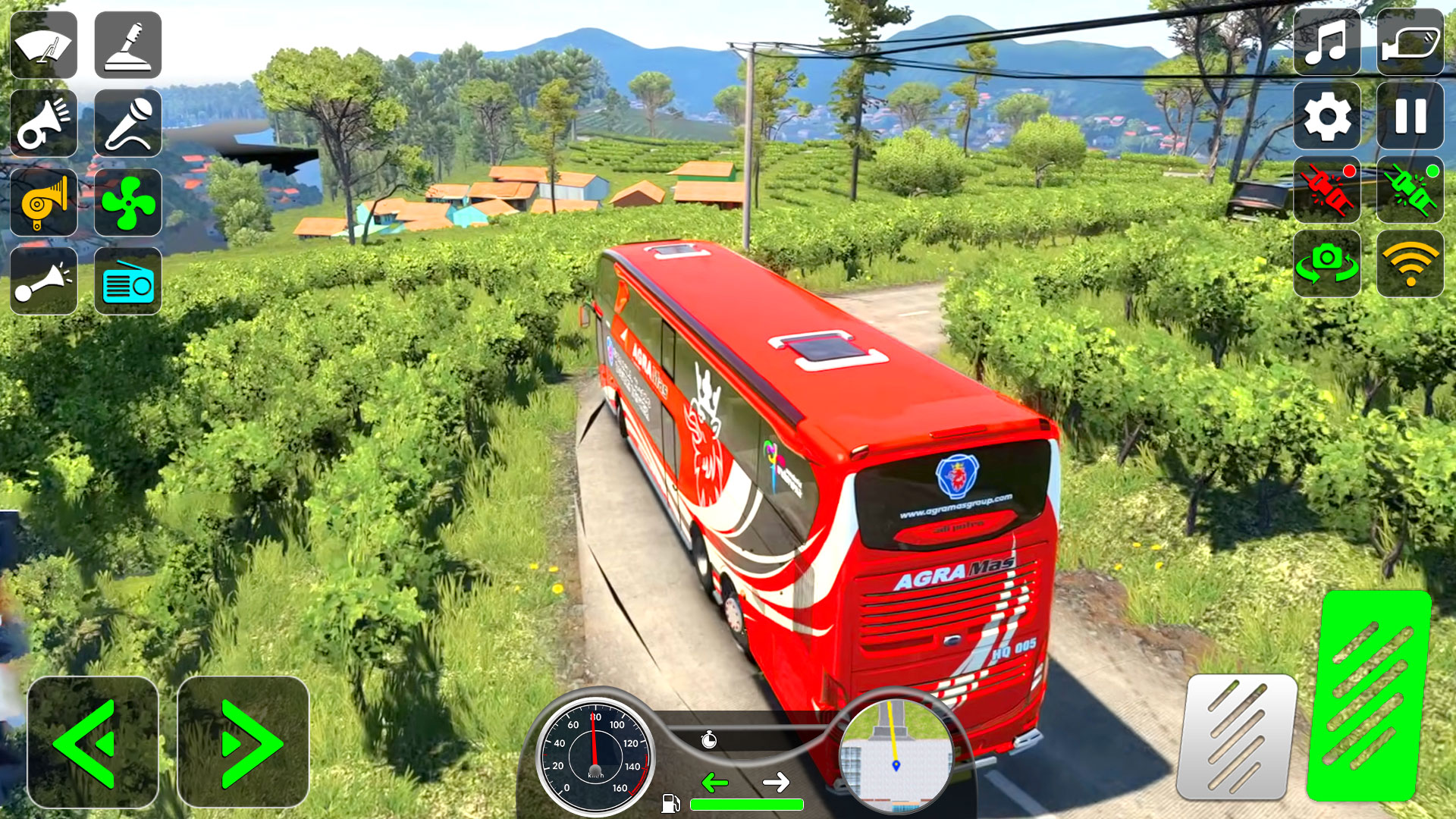
Task: Open the gear settings menu
Action: pyautogui.click(x=1326, y=116)
